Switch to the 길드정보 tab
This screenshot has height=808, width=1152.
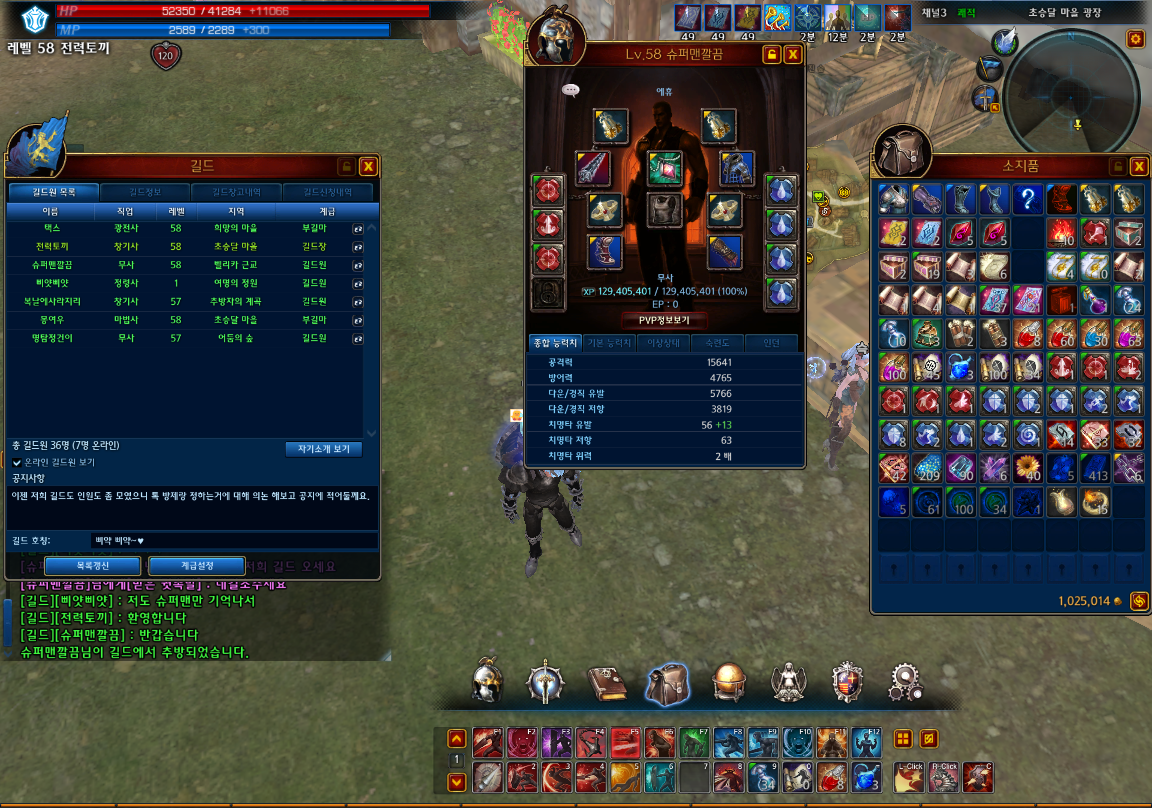click(x=144, y=192)
